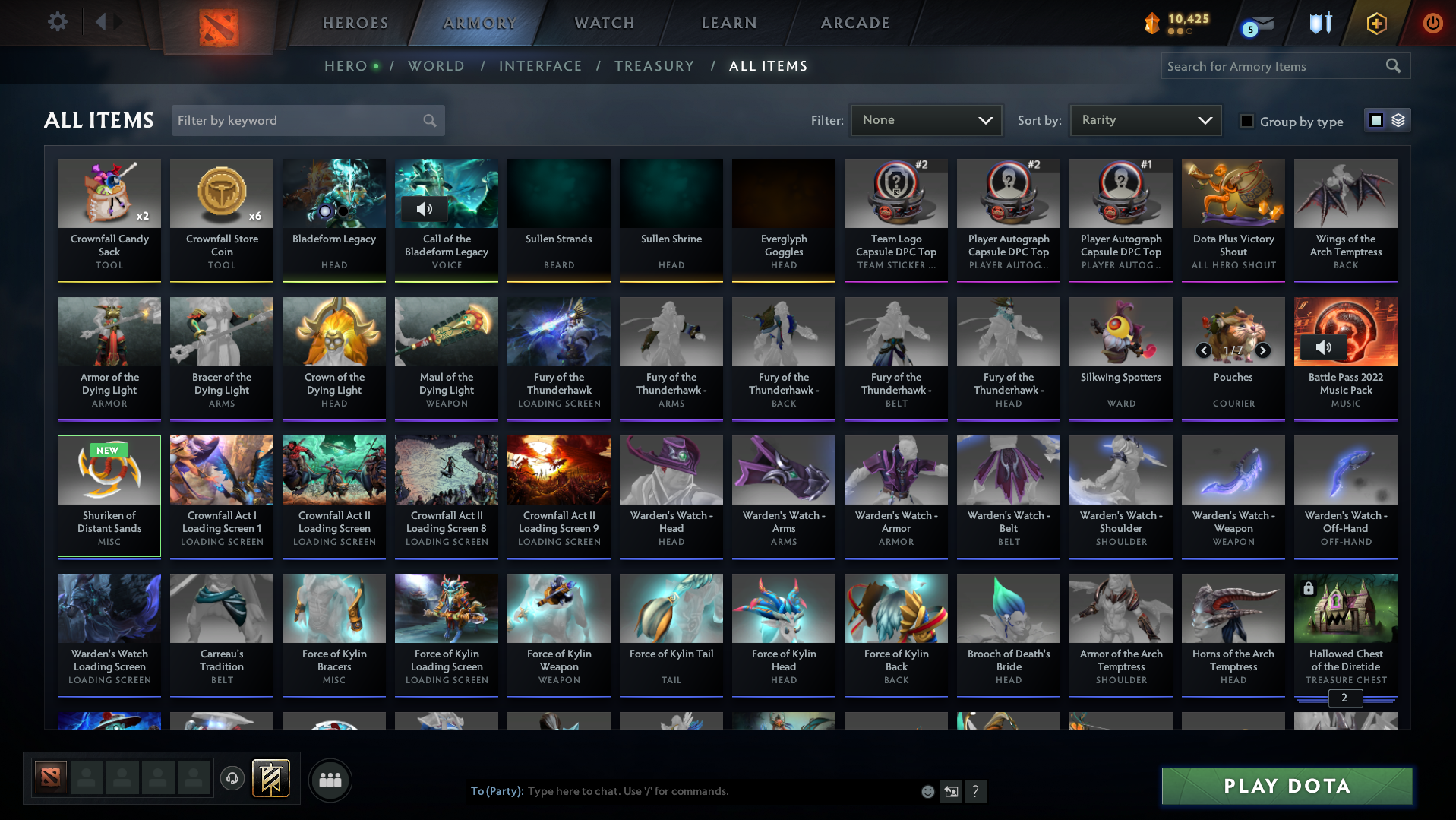The image size is (1456, 820).
Task: Enable the Group by type checkbox
Action: pyautogui.click(x=1247, y=120)
